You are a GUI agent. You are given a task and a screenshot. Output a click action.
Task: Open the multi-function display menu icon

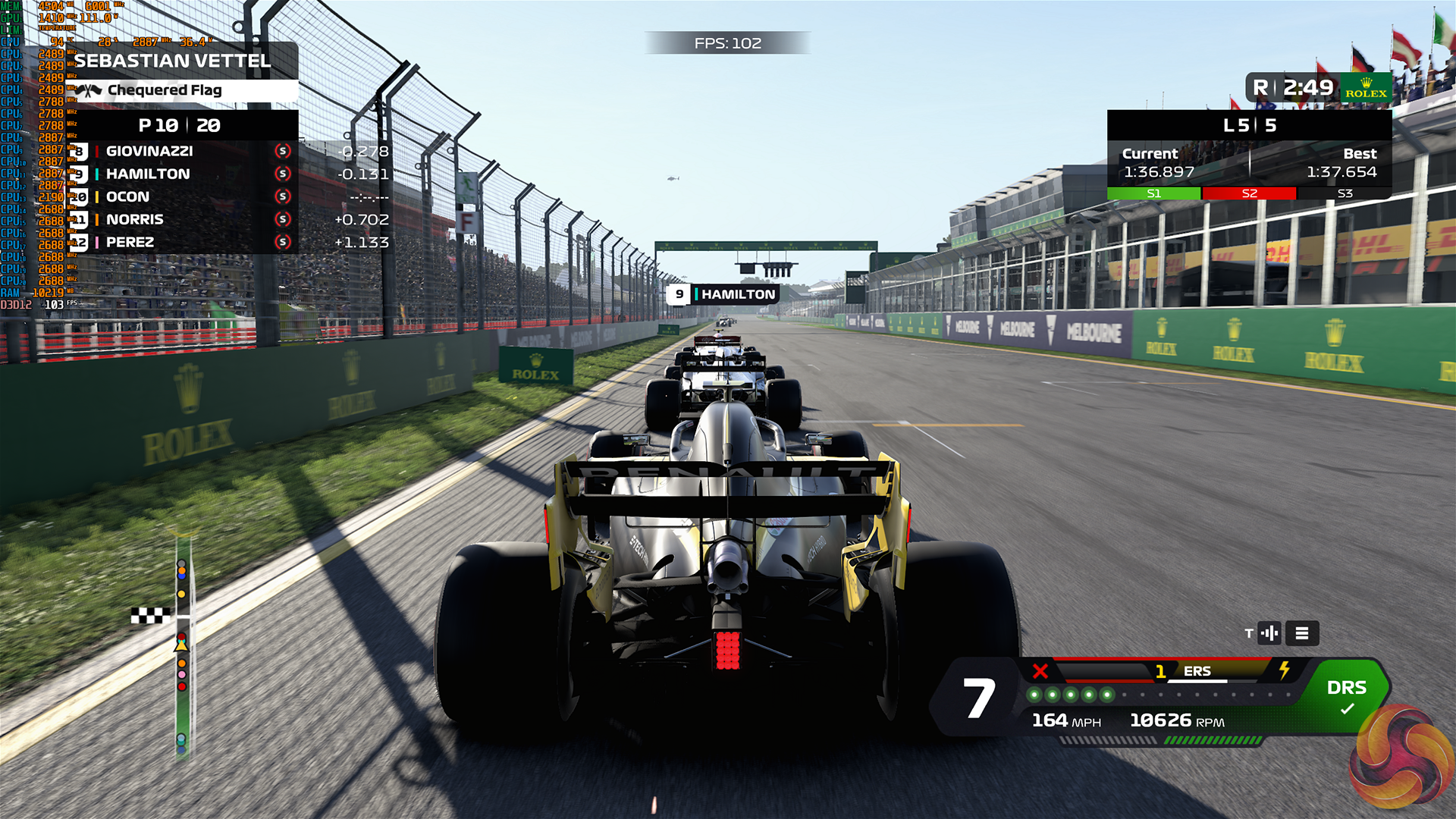pyautogui.click(x=1301, y=633)
